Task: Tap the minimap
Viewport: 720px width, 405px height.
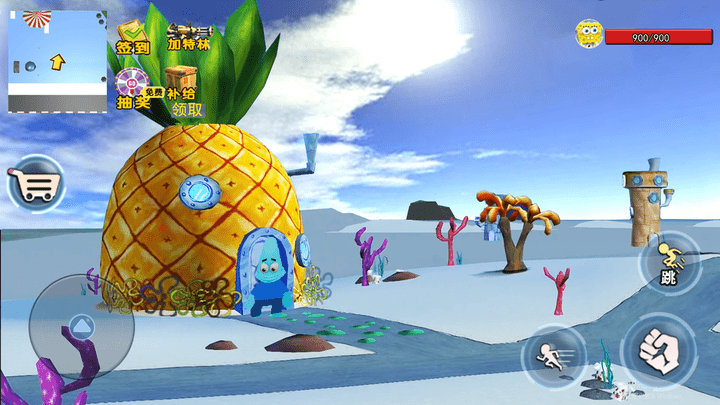Action: (57, 61)
